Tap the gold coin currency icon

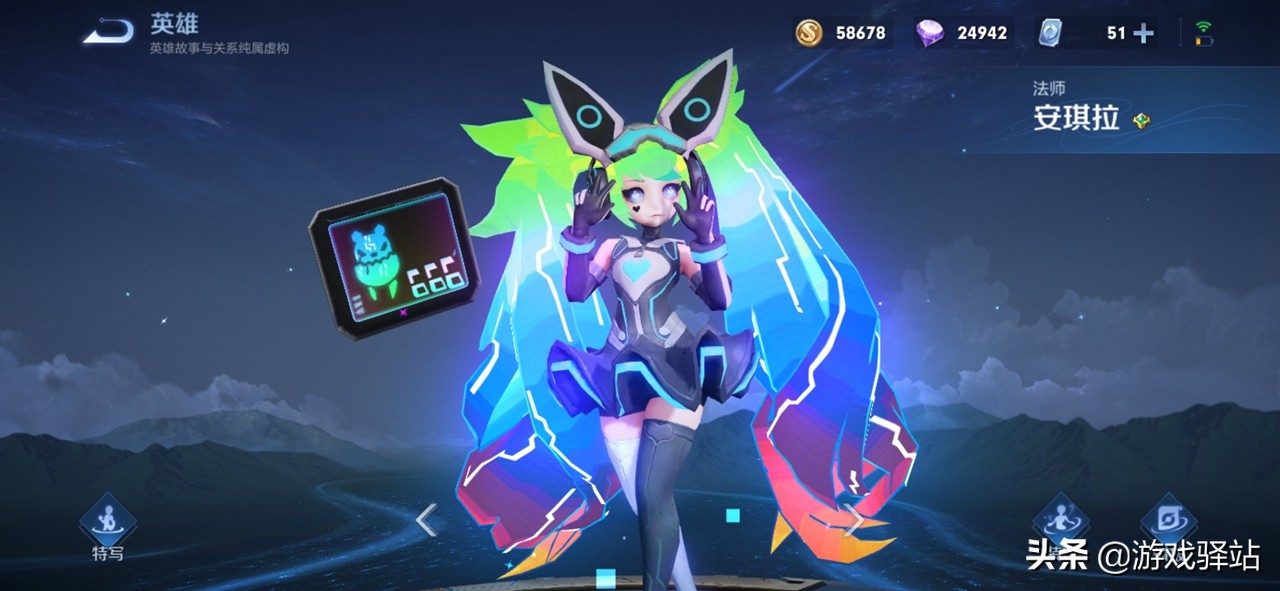tap(808, 33)
